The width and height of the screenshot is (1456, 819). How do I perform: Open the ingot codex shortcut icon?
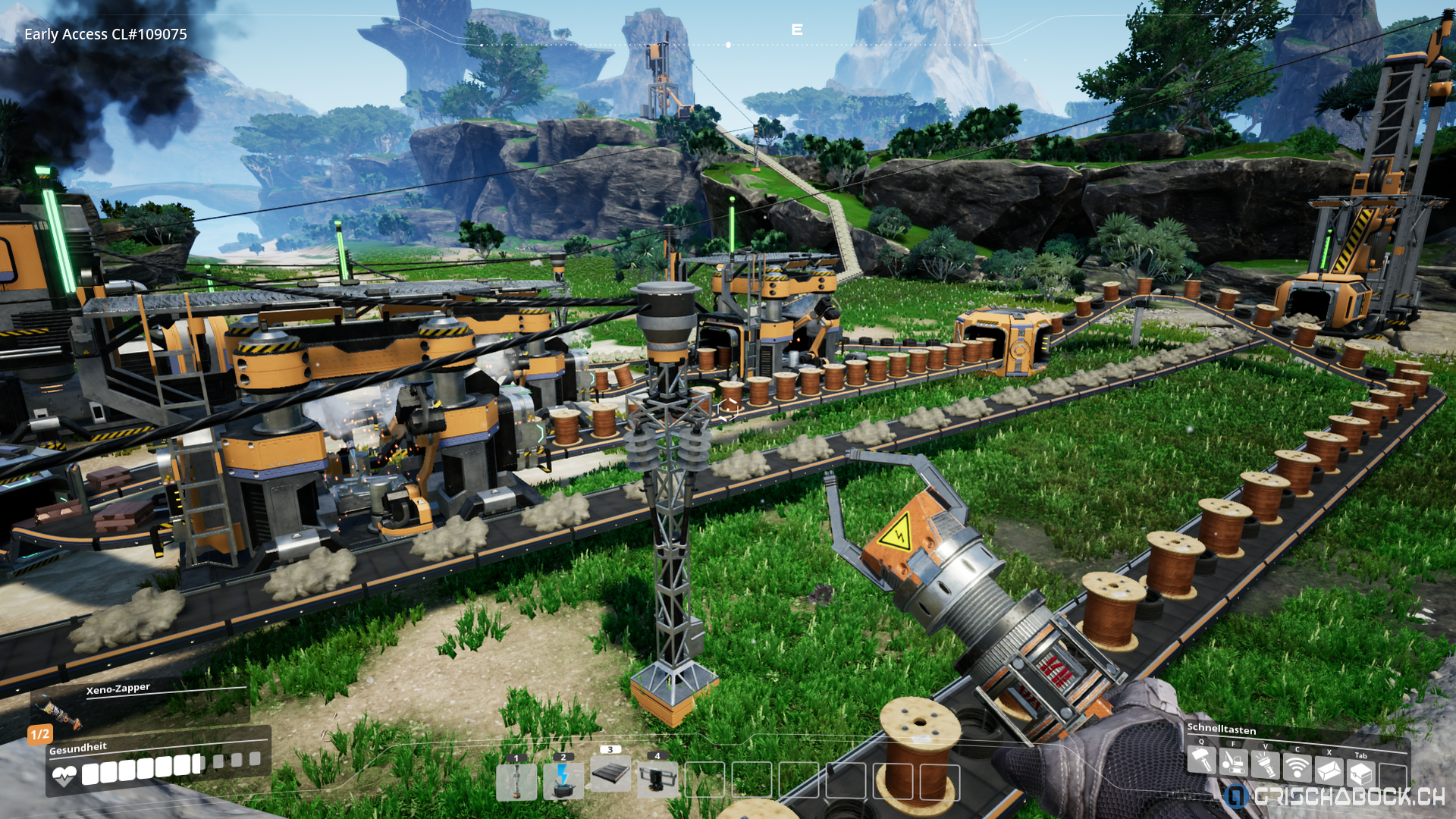coord(1329,772)
